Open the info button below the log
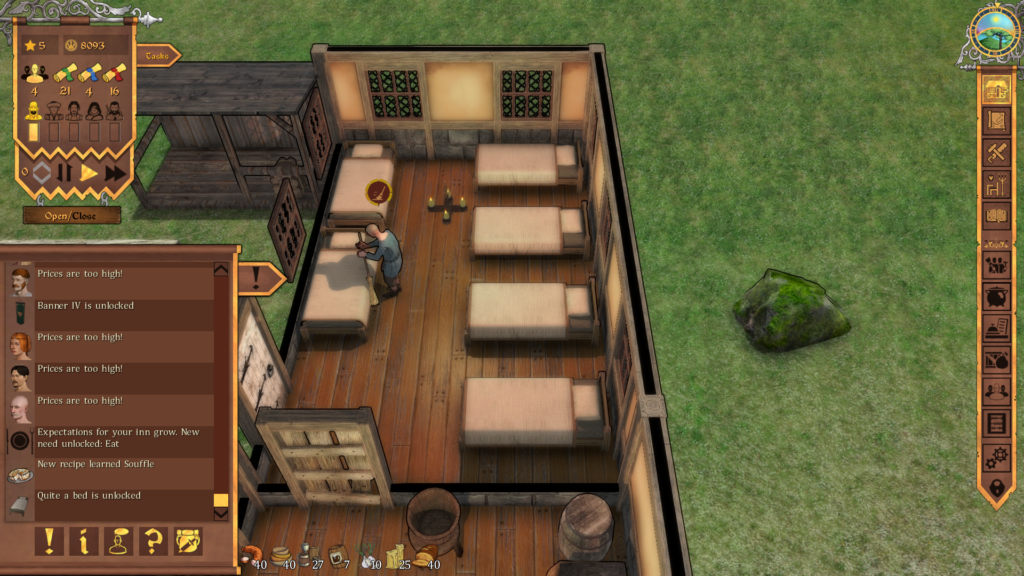Viewport: 1024px width, 576px height. [83, 541]
